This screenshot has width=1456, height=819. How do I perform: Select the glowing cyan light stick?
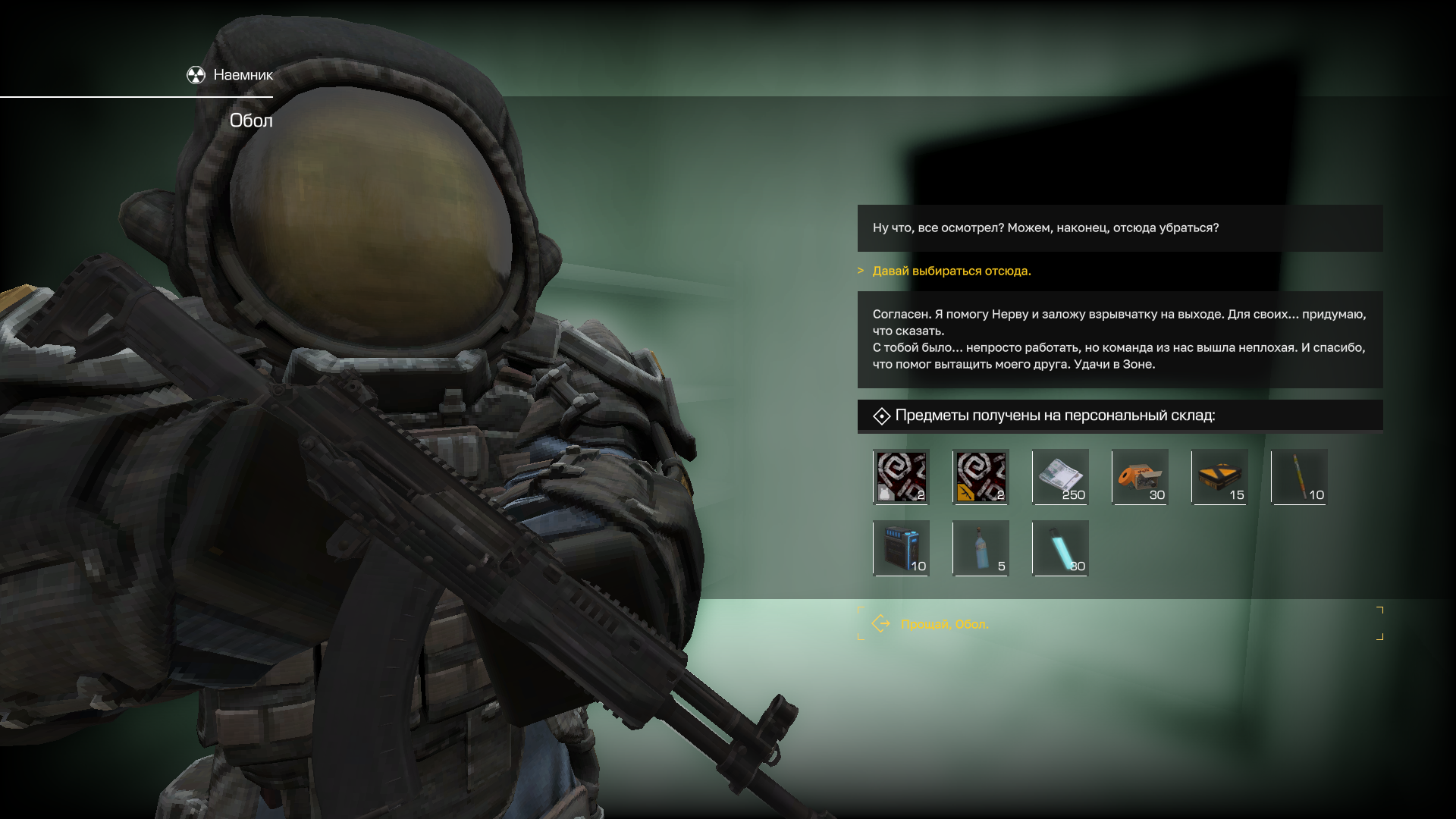(1060, 548)
